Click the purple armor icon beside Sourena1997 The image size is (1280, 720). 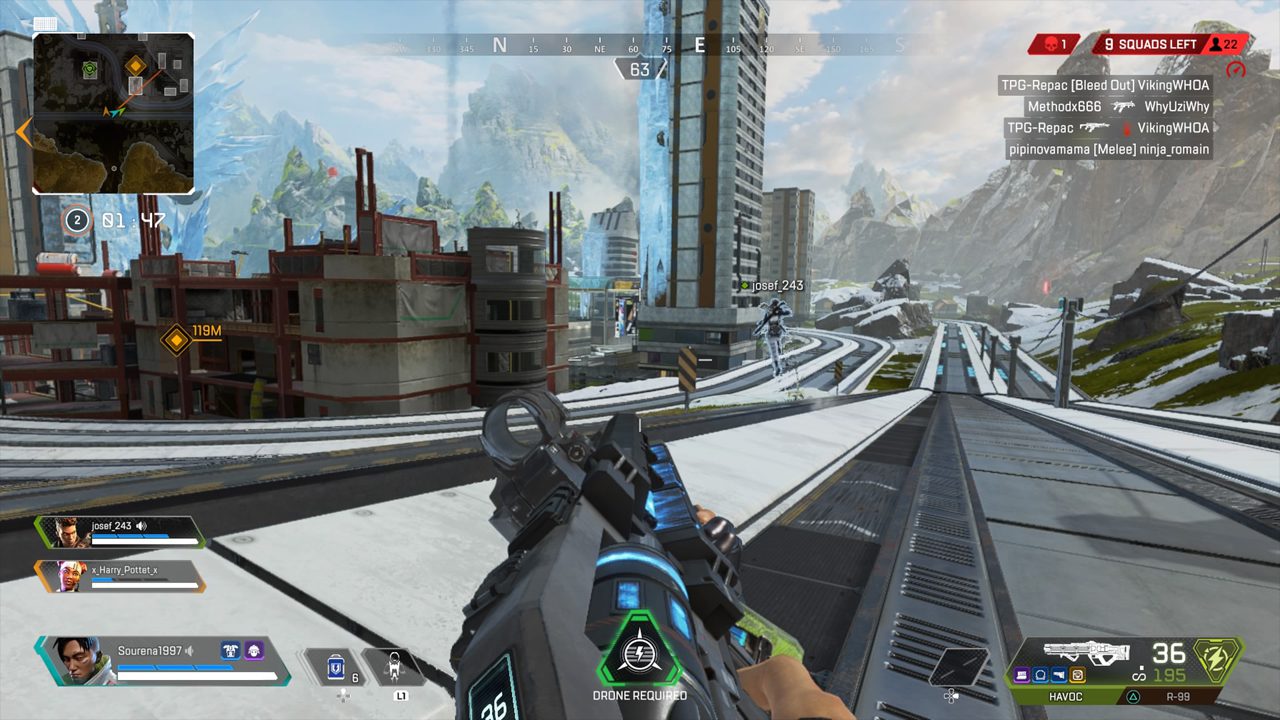[253, 651]
